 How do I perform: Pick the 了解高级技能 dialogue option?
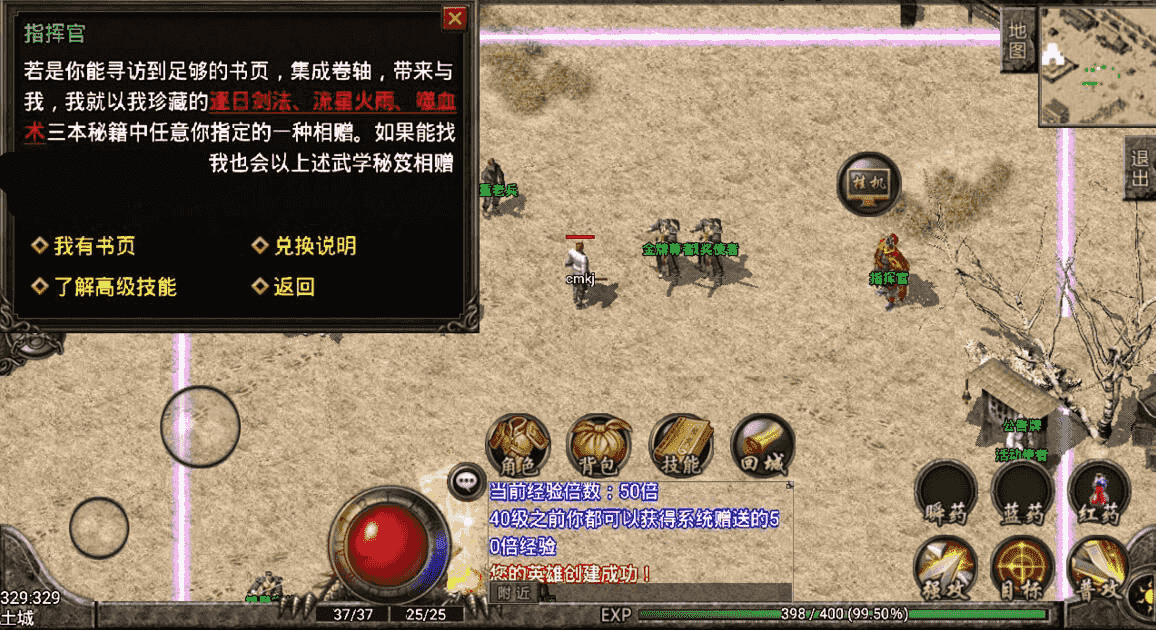(x=114, y=287)
